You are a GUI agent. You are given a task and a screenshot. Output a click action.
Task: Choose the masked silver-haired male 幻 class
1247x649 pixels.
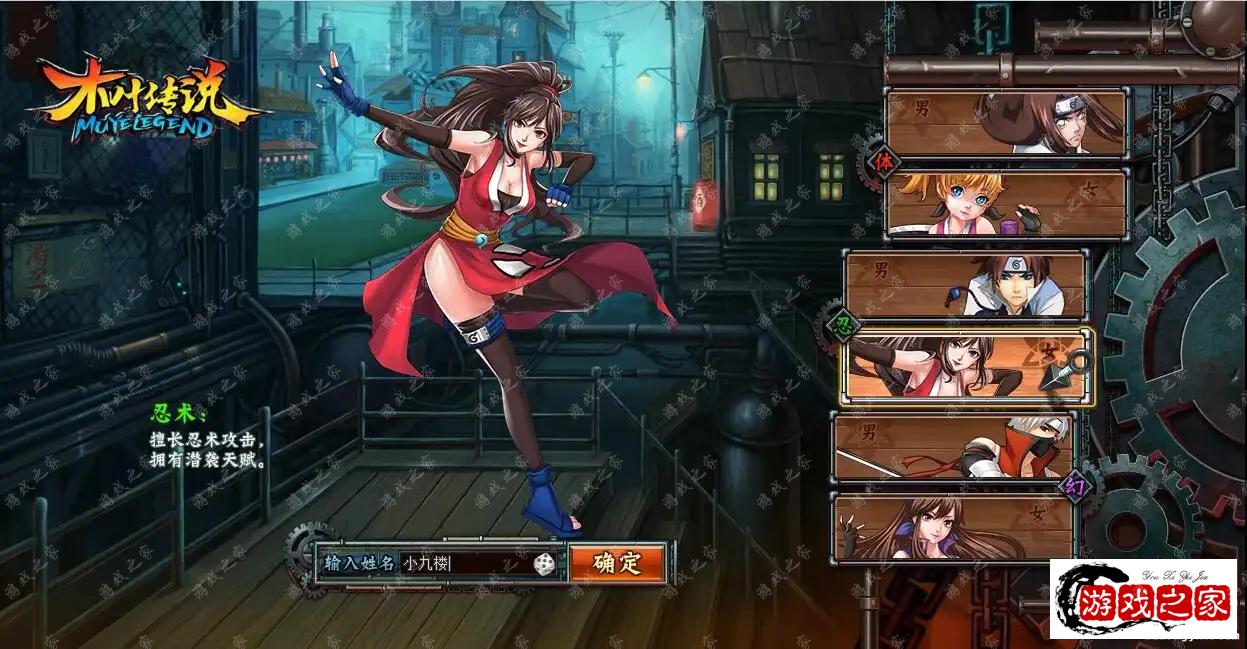[954, 447]
